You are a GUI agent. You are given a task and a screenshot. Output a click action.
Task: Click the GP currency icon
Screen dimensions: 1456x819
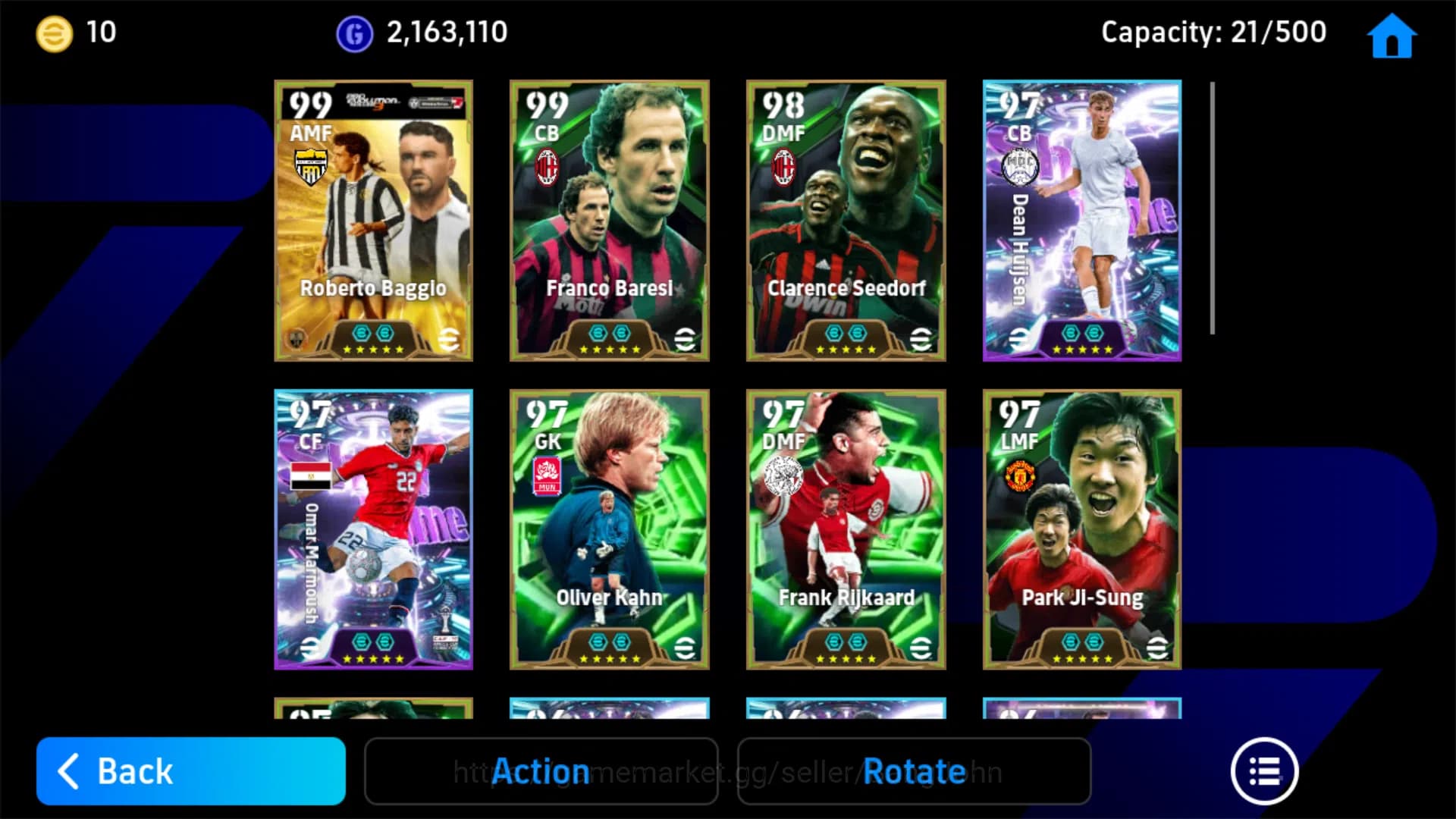tap(353, 32)
